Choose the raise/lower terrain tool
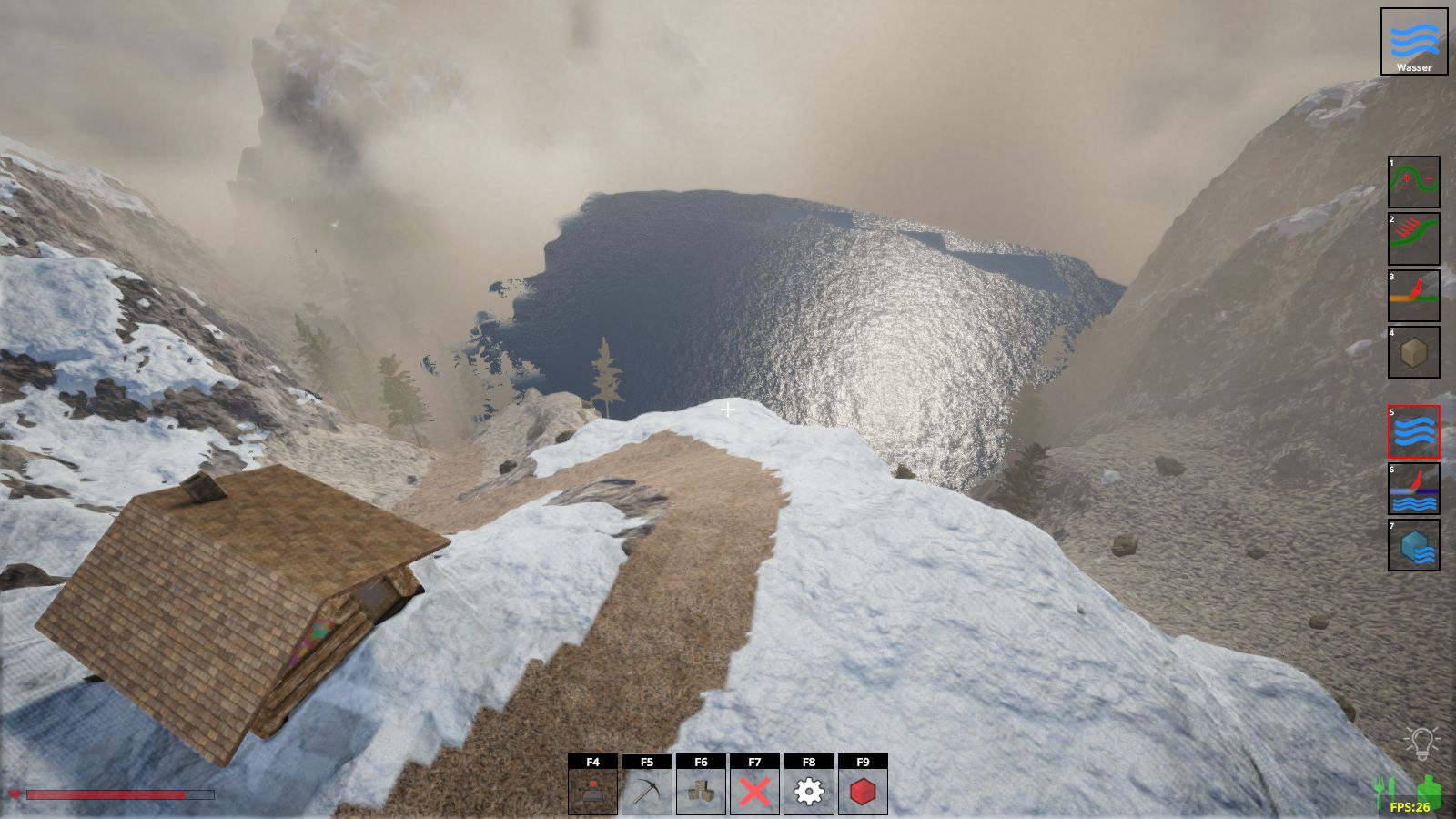 coord(1413,182)
